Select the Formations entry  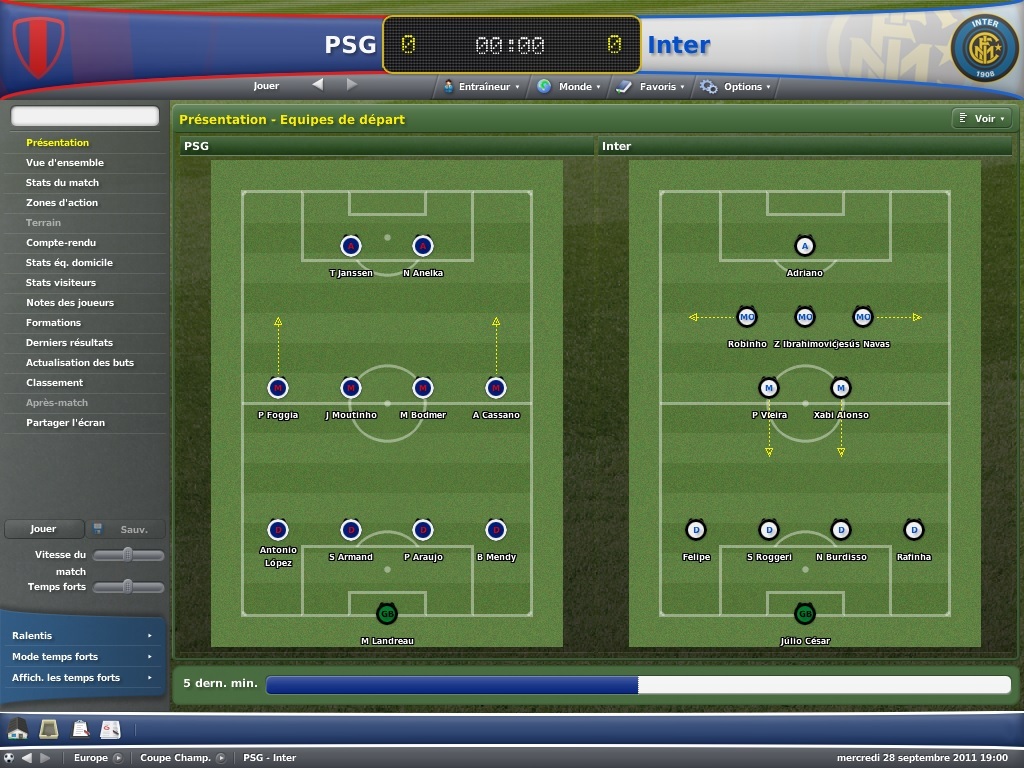[x=54, y=323]
